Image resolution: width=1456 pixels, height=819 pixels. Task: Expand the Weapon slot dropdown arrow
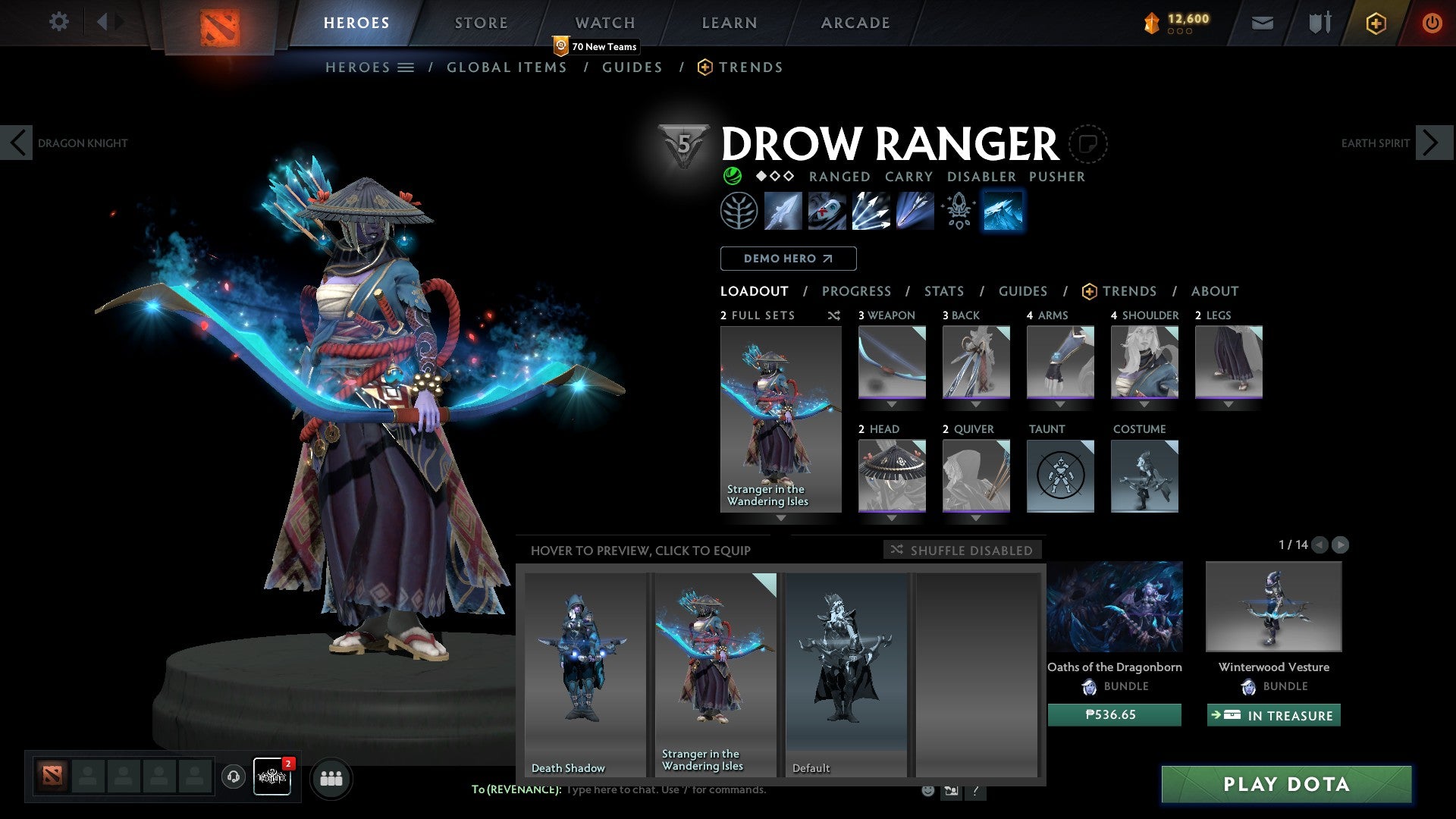point(892,404)
